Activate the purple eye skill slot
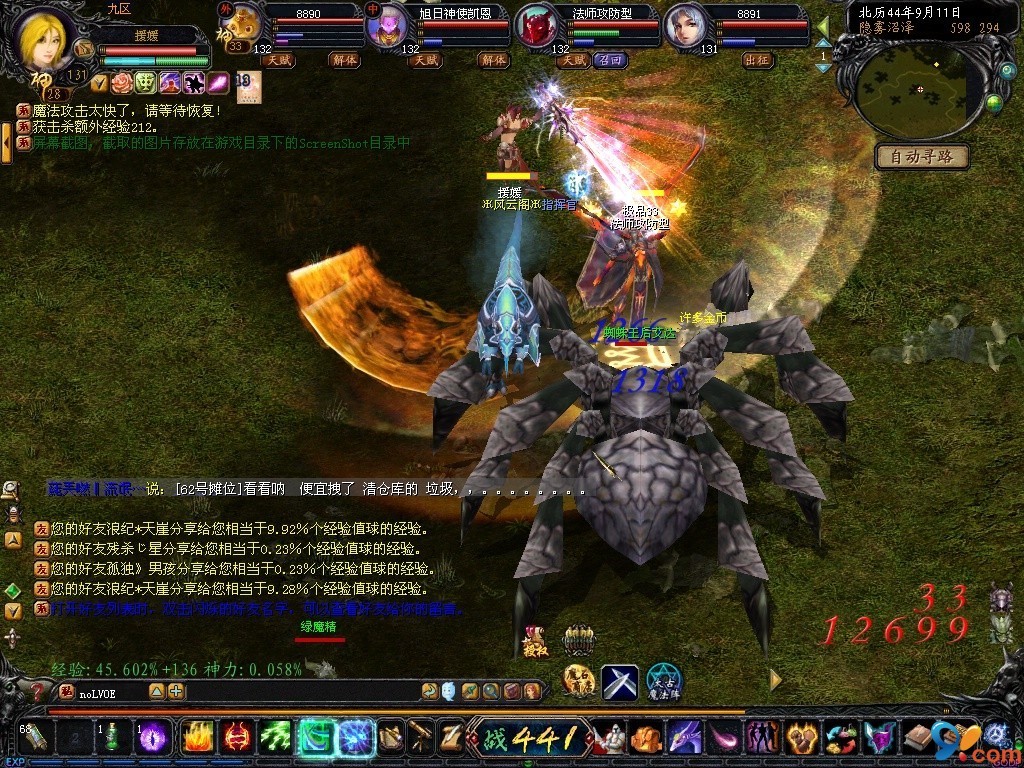 (153, 737)
